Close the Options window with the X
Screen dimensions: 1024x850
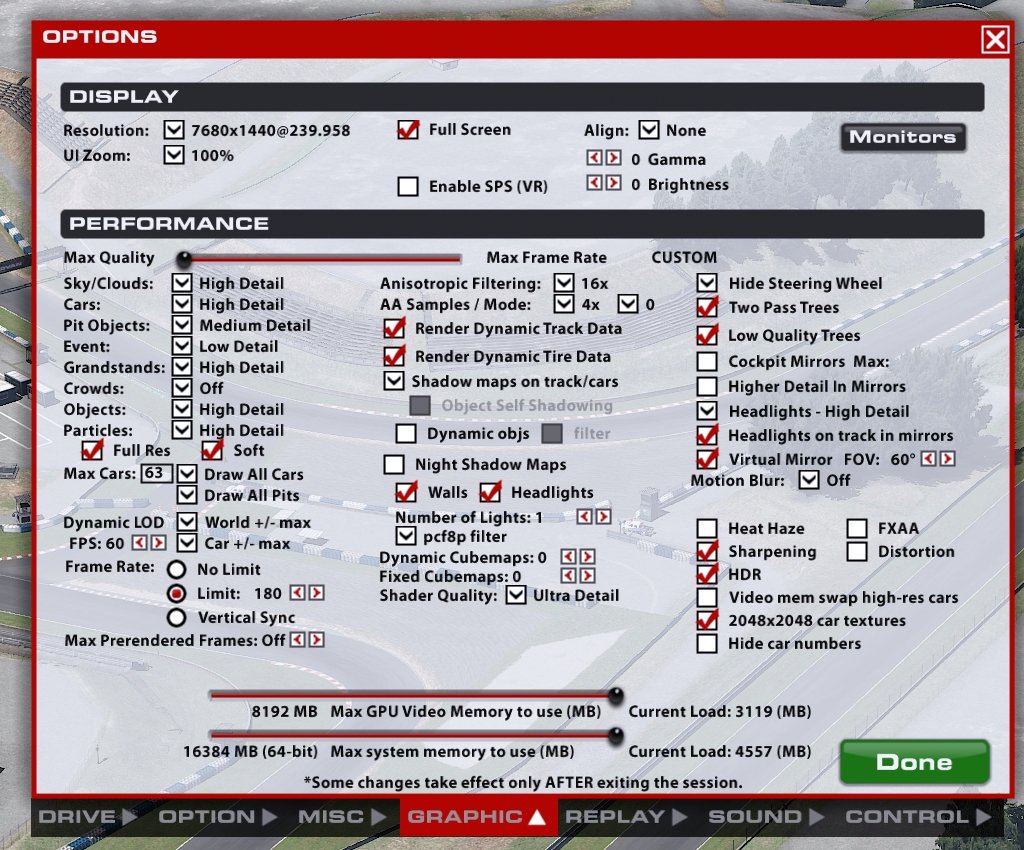tap(995, 39)
